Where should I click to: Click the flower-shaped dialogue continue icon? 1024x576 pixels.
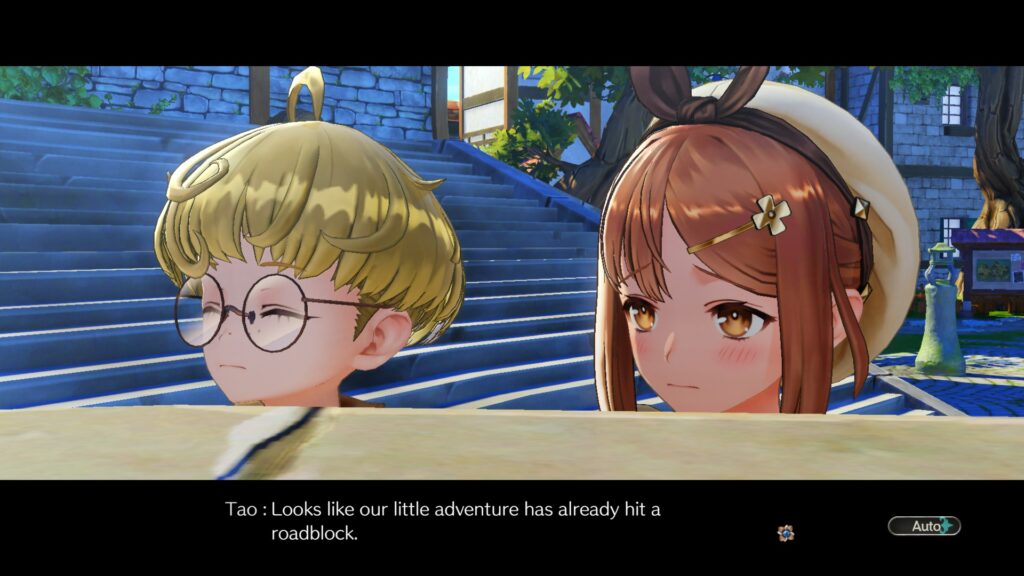[786, 533]
